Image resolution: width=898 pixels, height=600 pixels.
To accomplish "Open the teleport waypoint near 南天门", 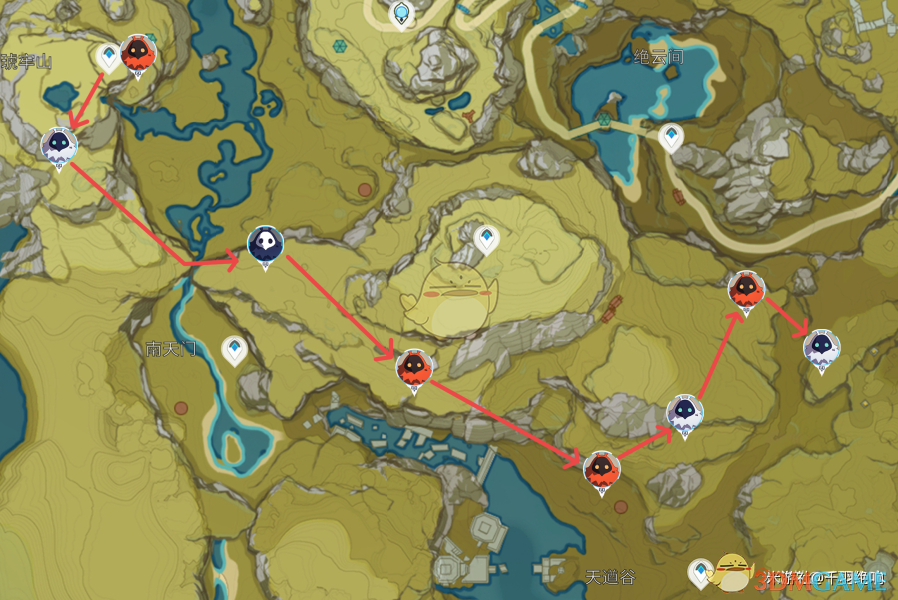I will (234, 349).
